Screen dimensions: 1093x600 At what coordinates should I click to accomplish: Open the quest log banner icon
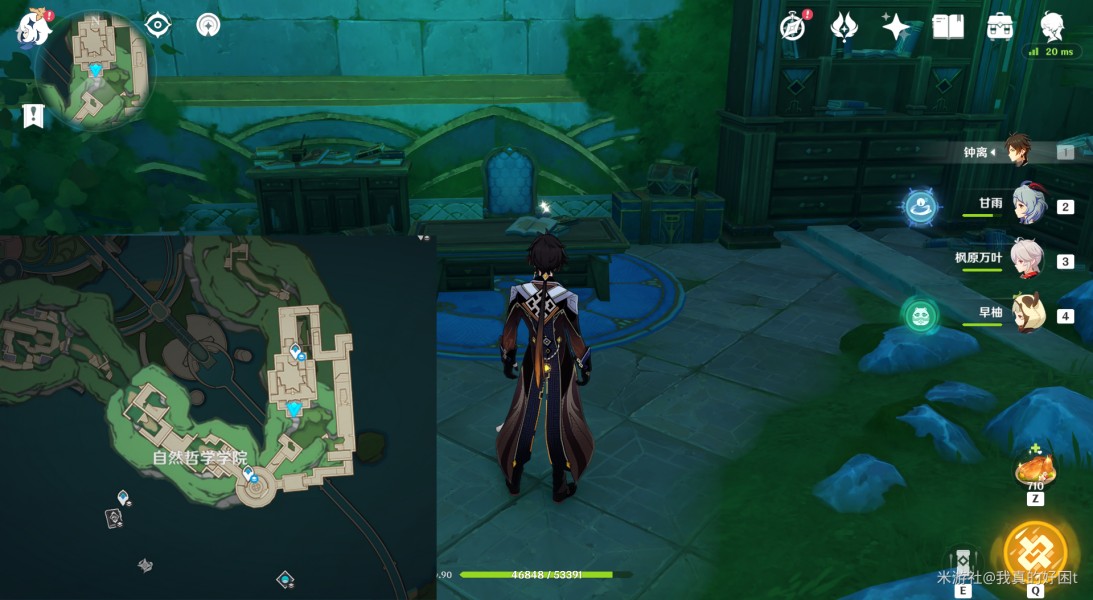click(33, 116)
